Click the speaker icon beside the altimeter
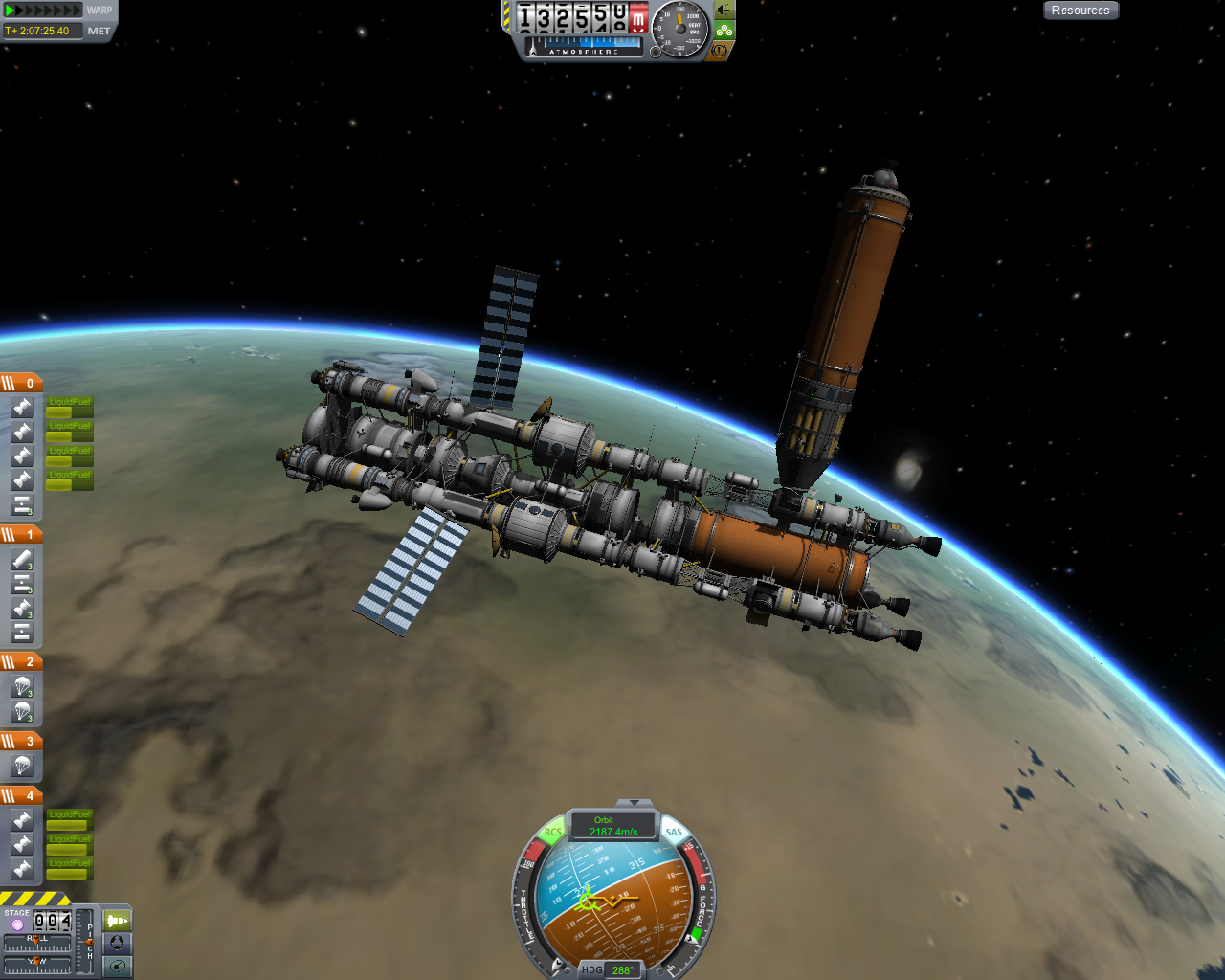Viewport: 1225px width, 980px height. tap(723, 11)
